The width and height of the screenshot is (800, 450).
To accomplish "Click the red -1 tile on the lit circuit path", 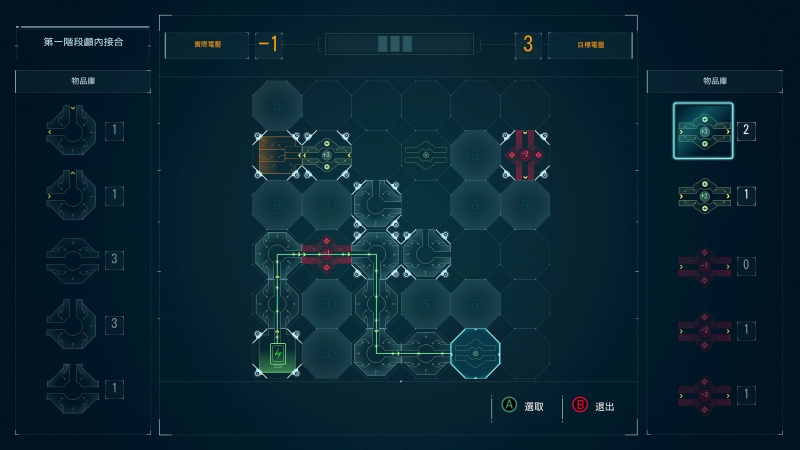I will [326, 254].
